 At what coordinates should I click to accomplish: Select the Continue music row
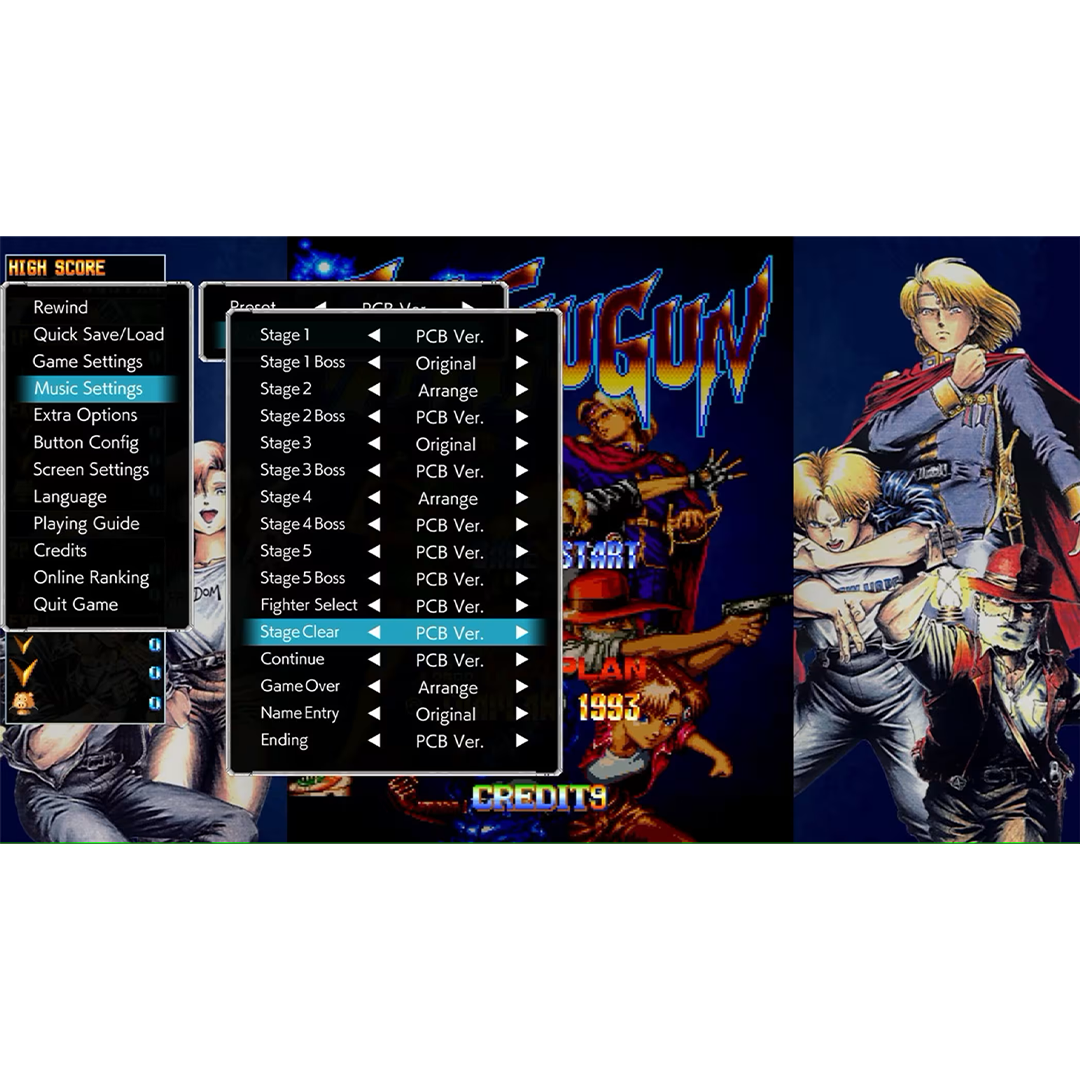[293, 659]
